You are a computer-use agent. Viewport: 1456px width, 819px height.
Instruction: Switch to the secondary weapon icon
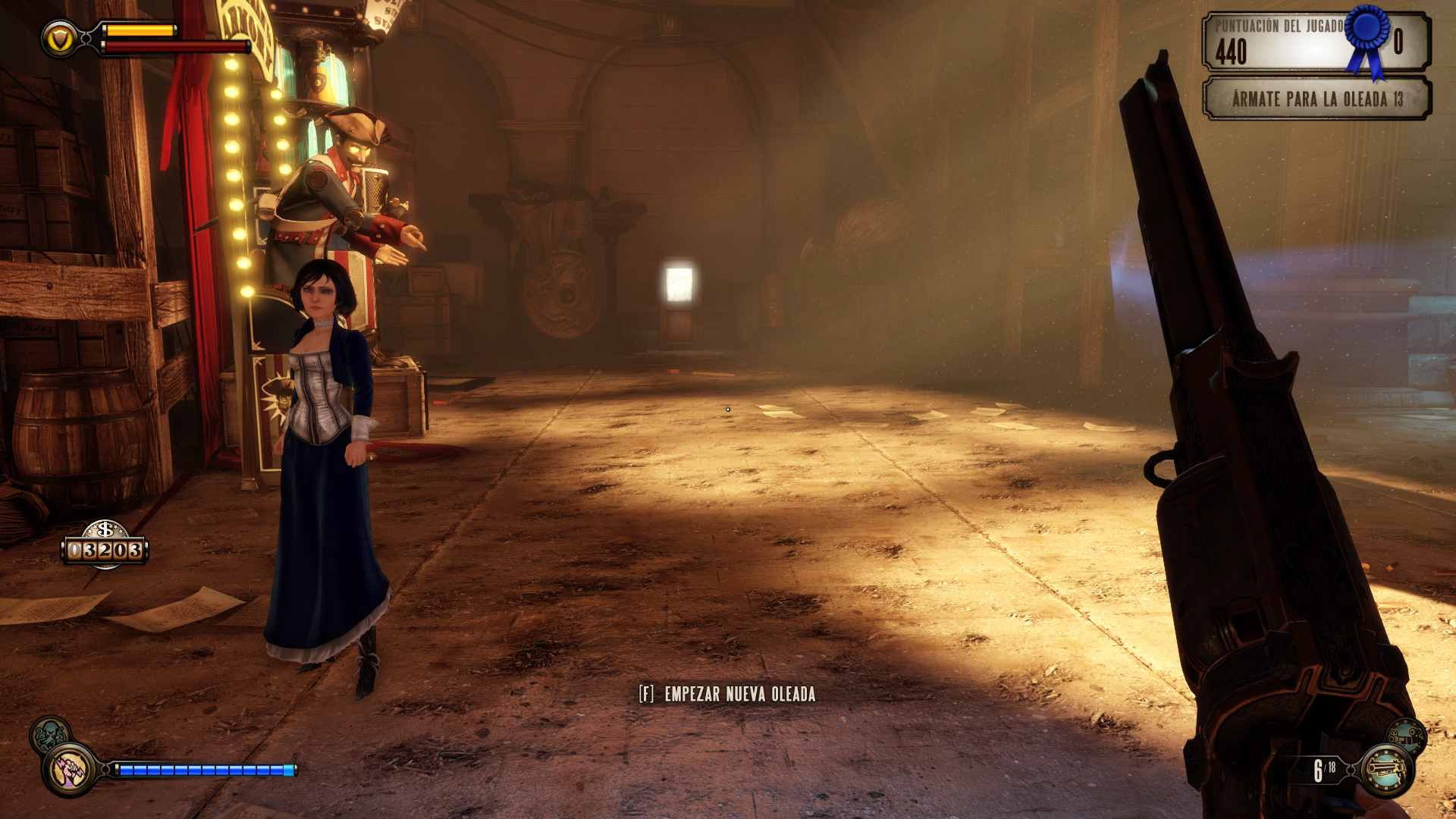[x=1407, y=736]
